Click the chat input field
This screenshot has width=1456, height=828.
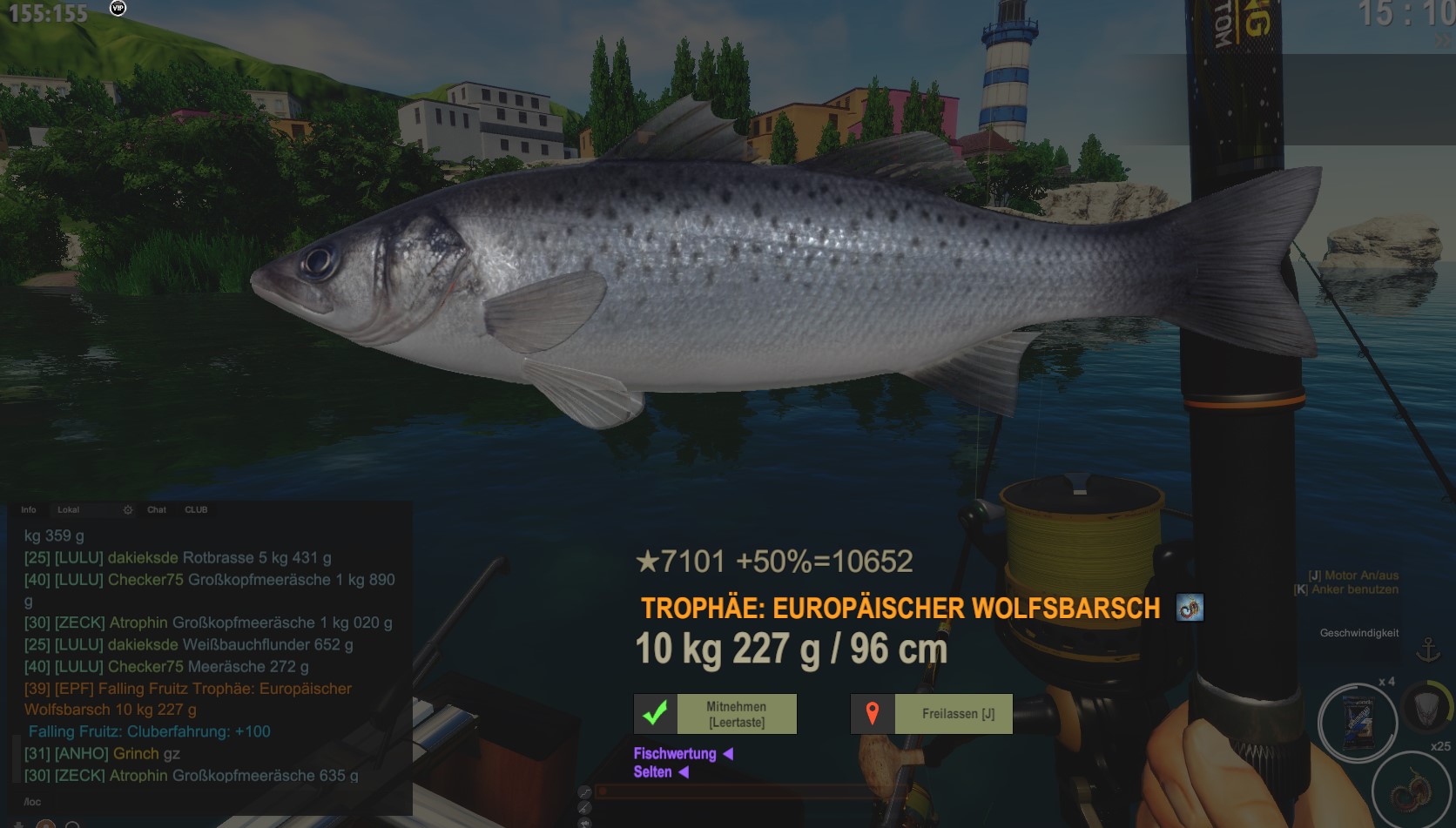[209, 802]
